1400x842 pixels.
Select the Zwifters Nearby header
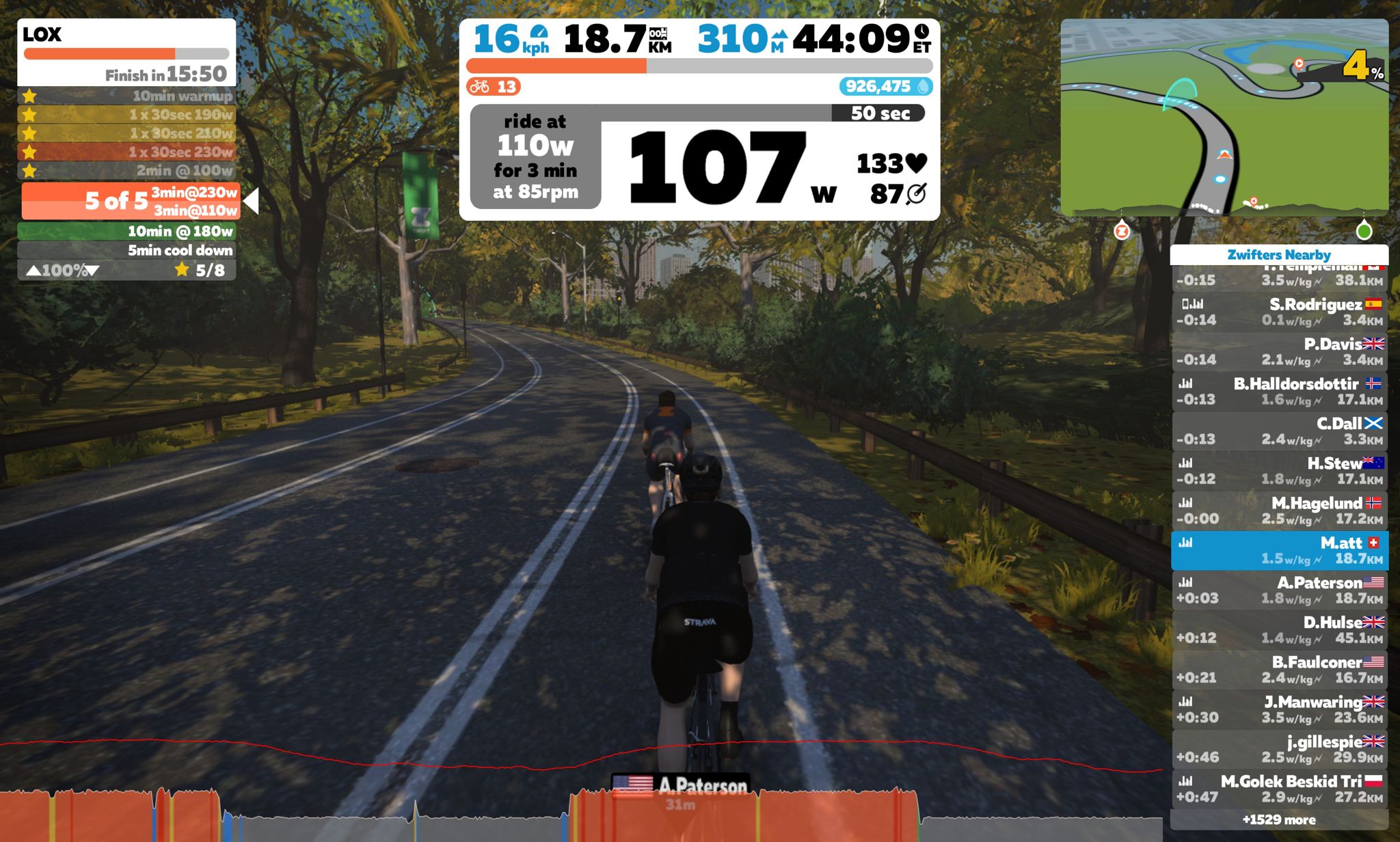coord(1277,255)
